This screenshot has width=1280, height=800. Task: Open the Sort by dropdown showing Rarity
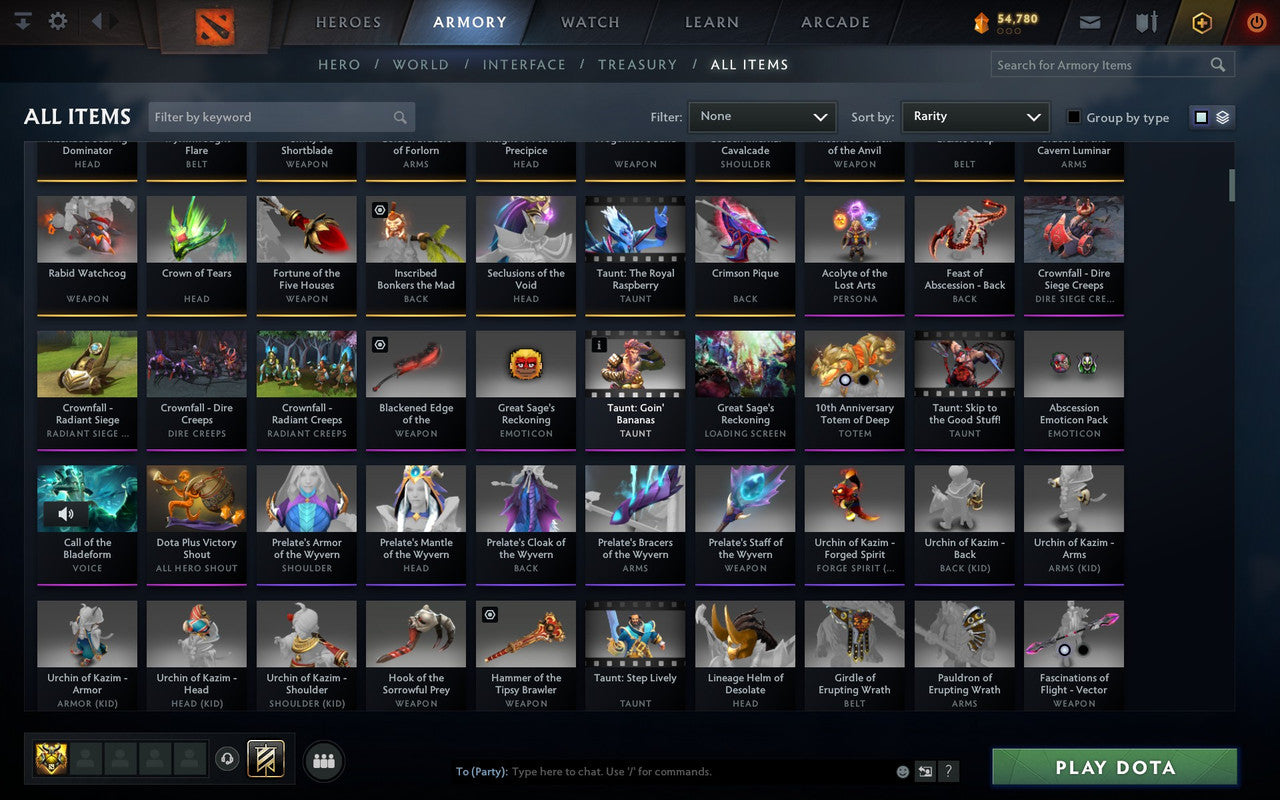pyautogui.click(x=975, y=116)
